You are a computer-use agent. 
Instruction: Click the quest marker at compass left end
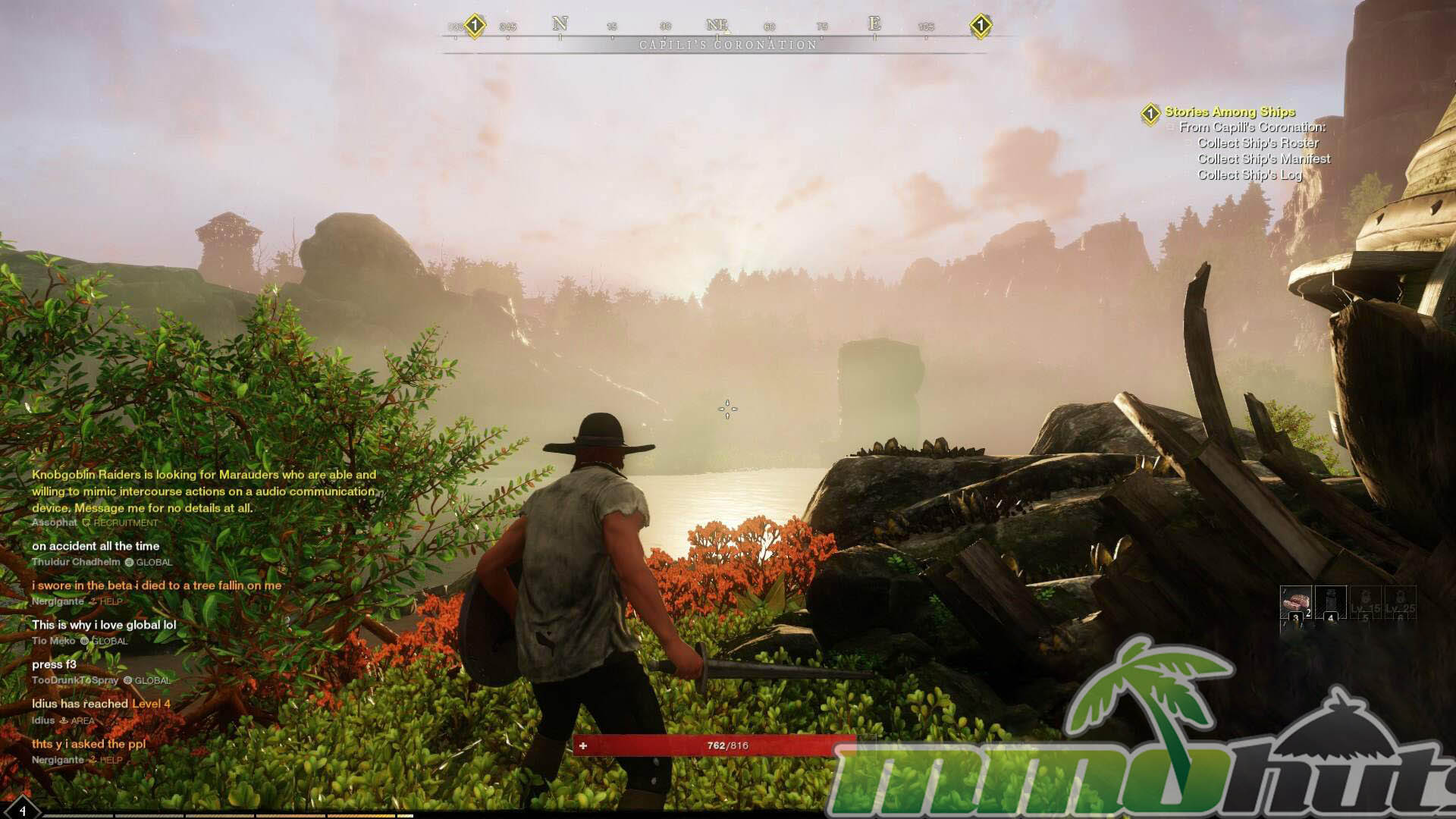click(475, 26)
